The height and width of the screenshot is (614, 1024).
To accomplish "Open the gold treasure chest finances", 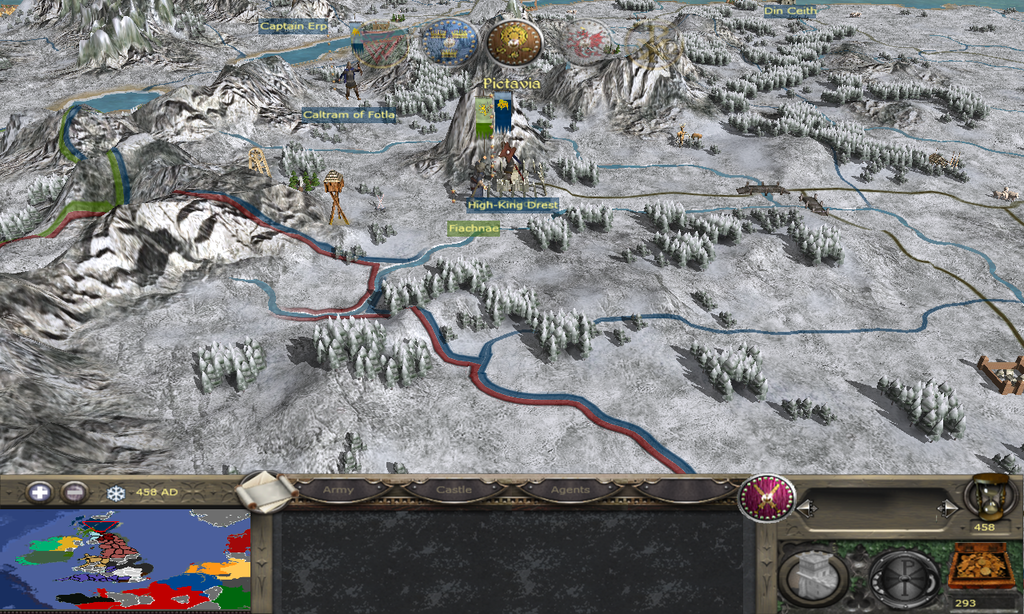I will [x=978, y=566].
